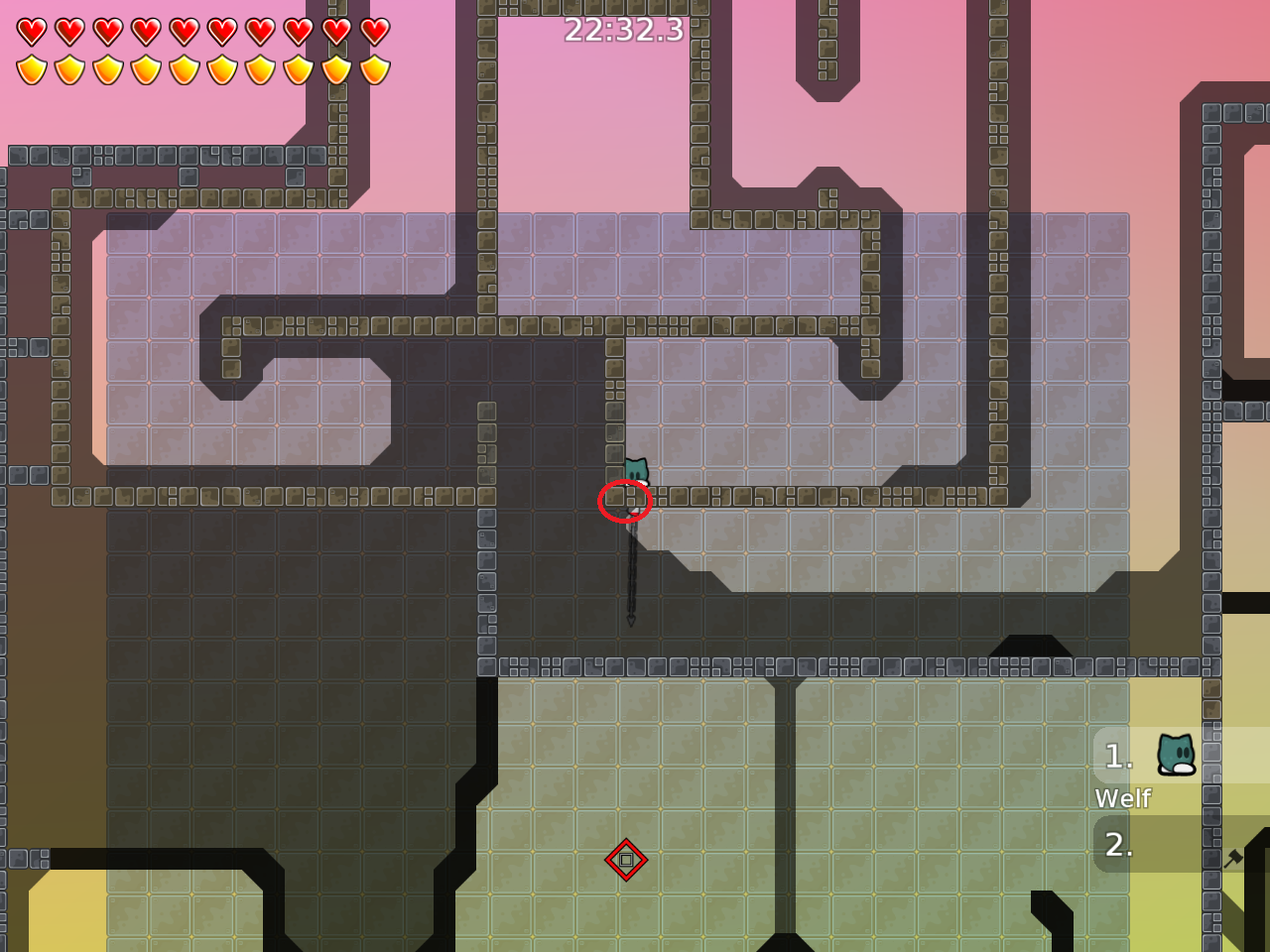The width and height of the screenshot is (1270, 952).
Task: Click the red diamond freeze marker below the platform
Action: 626,860
